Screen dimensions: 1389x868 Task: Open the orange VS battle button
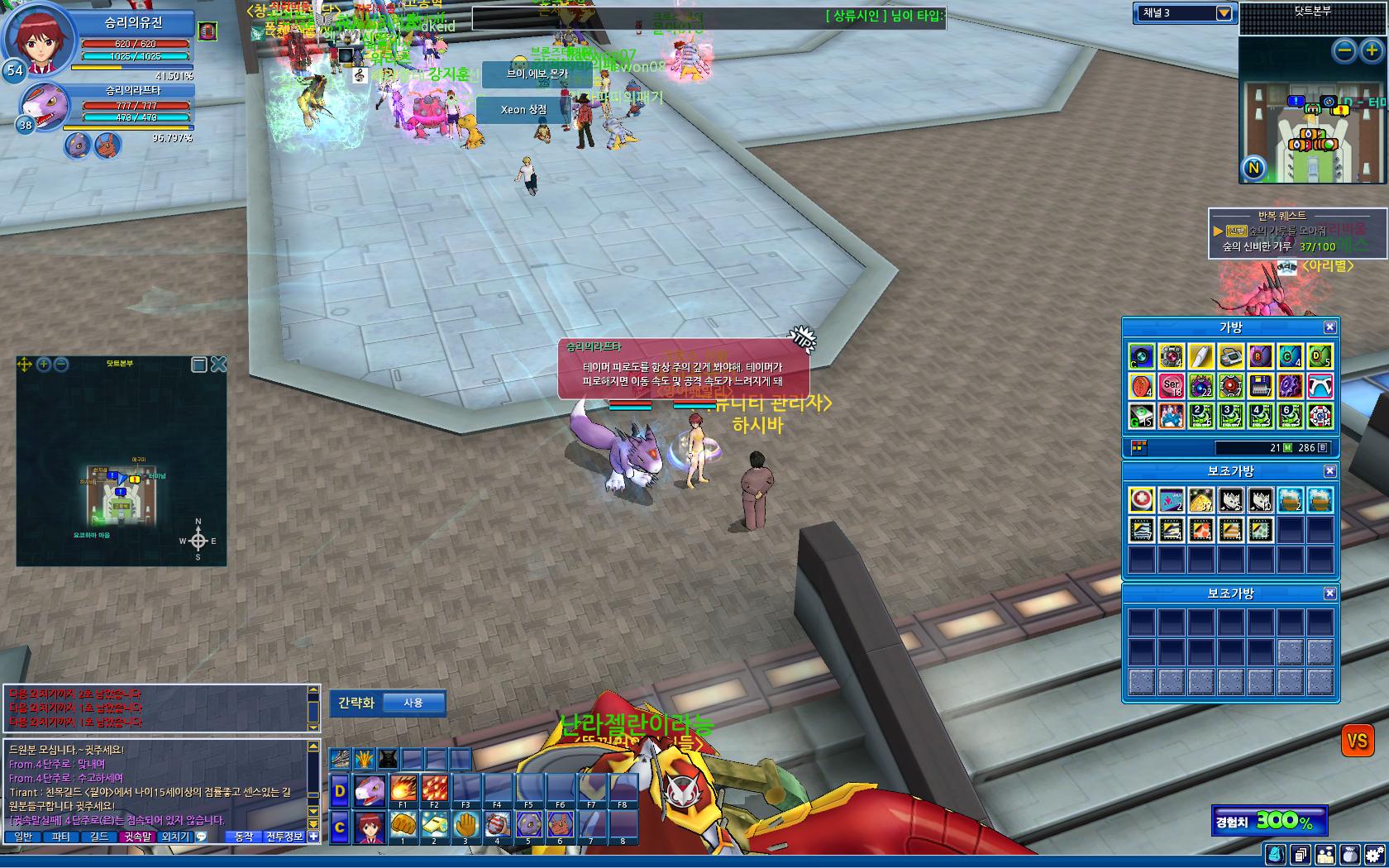1357,741
